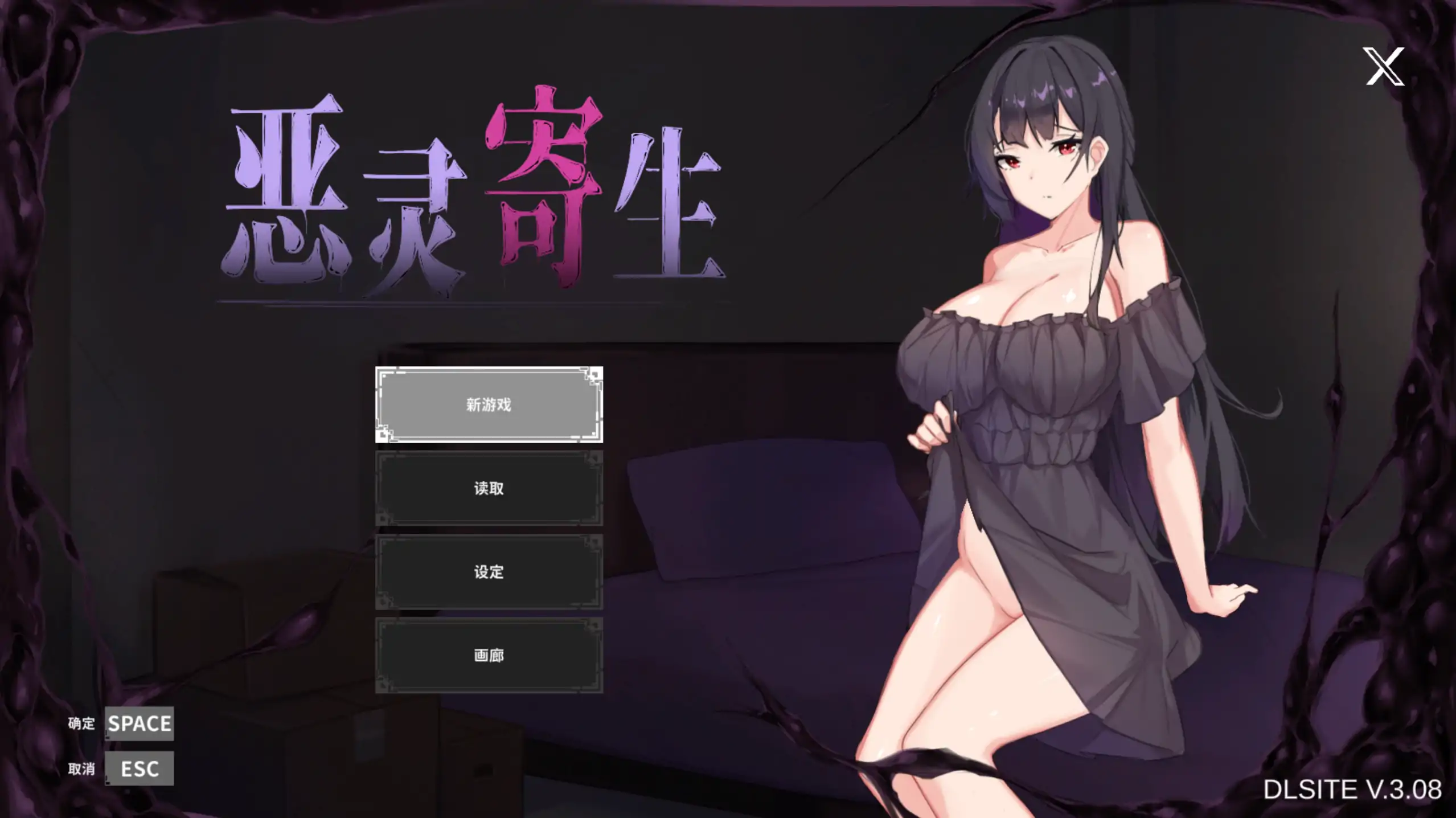Select the highlighted New Game menu entry
Viewport: 1456px width, 818px height.
click(488, 404)
